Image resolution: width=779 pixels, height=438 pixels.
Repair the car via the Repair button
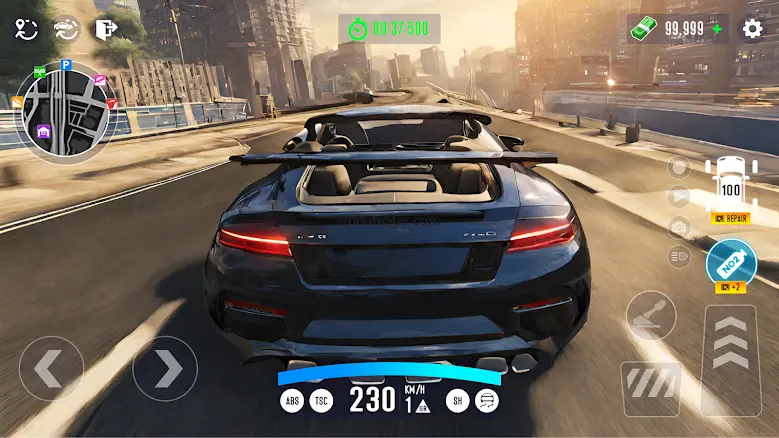tap(731, 217)
